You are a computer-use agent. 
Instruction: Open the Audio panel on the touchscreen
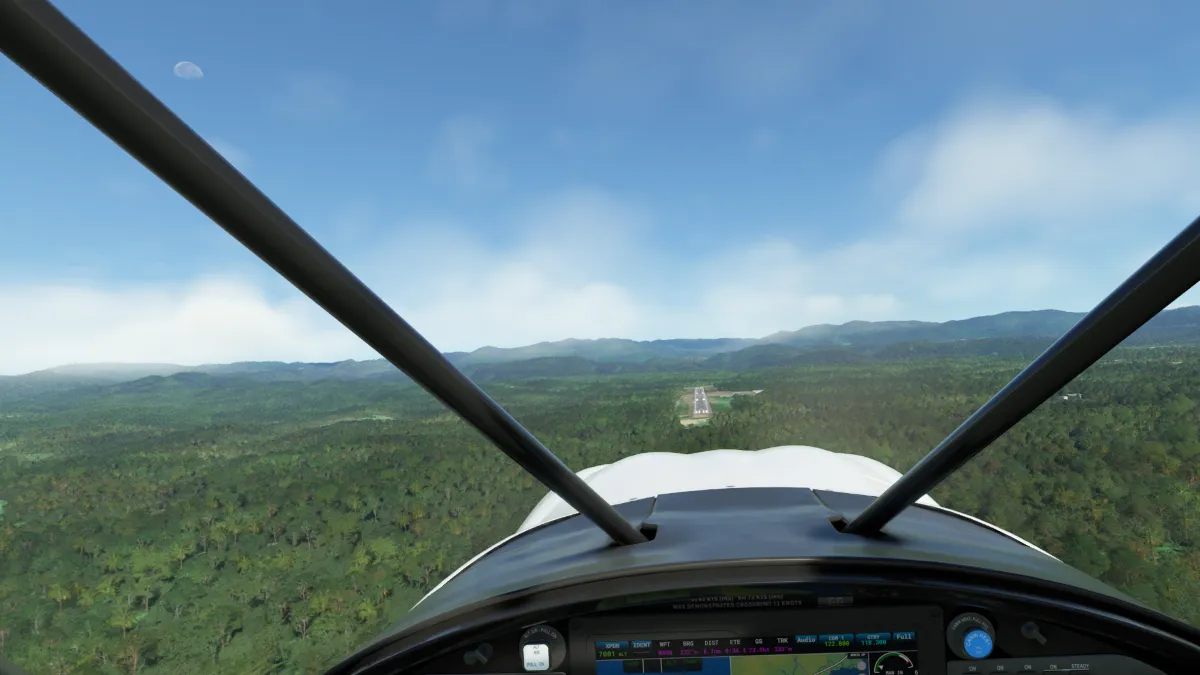tap(806, 640)
